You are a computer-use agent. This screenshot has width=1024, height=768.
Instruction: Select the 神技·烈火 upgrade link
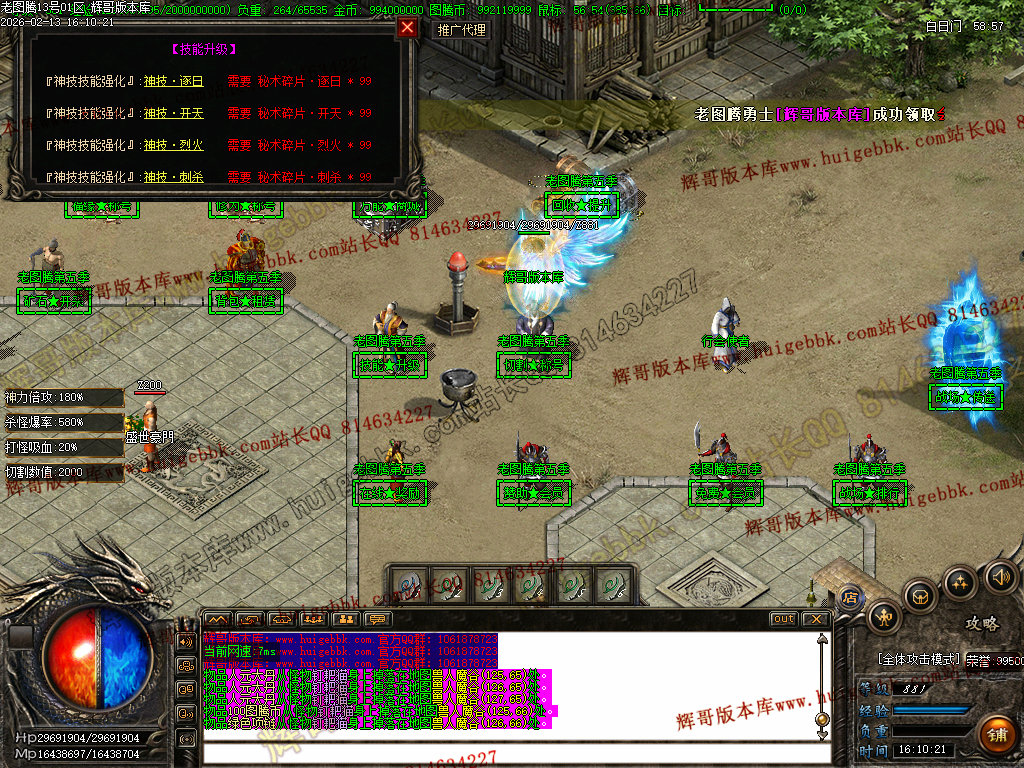pyautogui.click(x=173, y=146)
